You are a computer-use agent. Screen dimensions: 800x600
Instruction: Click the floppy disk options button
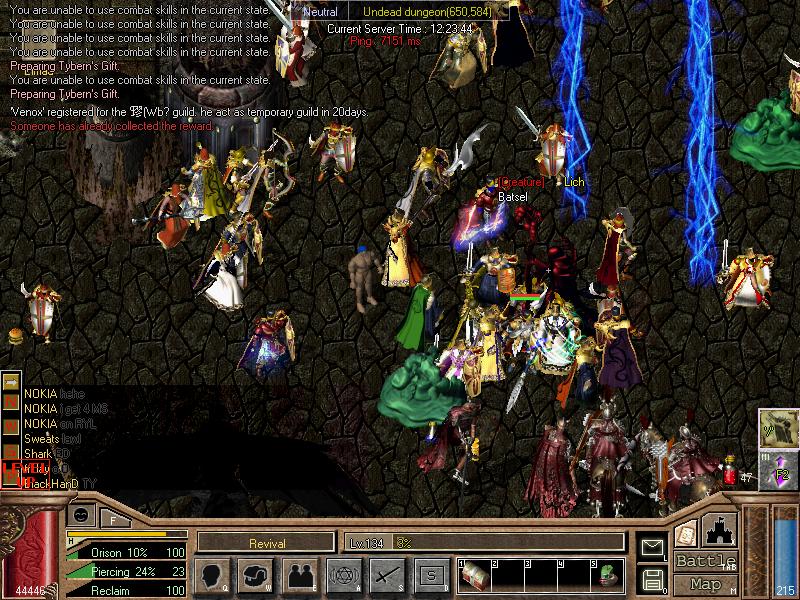click(652, 578)
